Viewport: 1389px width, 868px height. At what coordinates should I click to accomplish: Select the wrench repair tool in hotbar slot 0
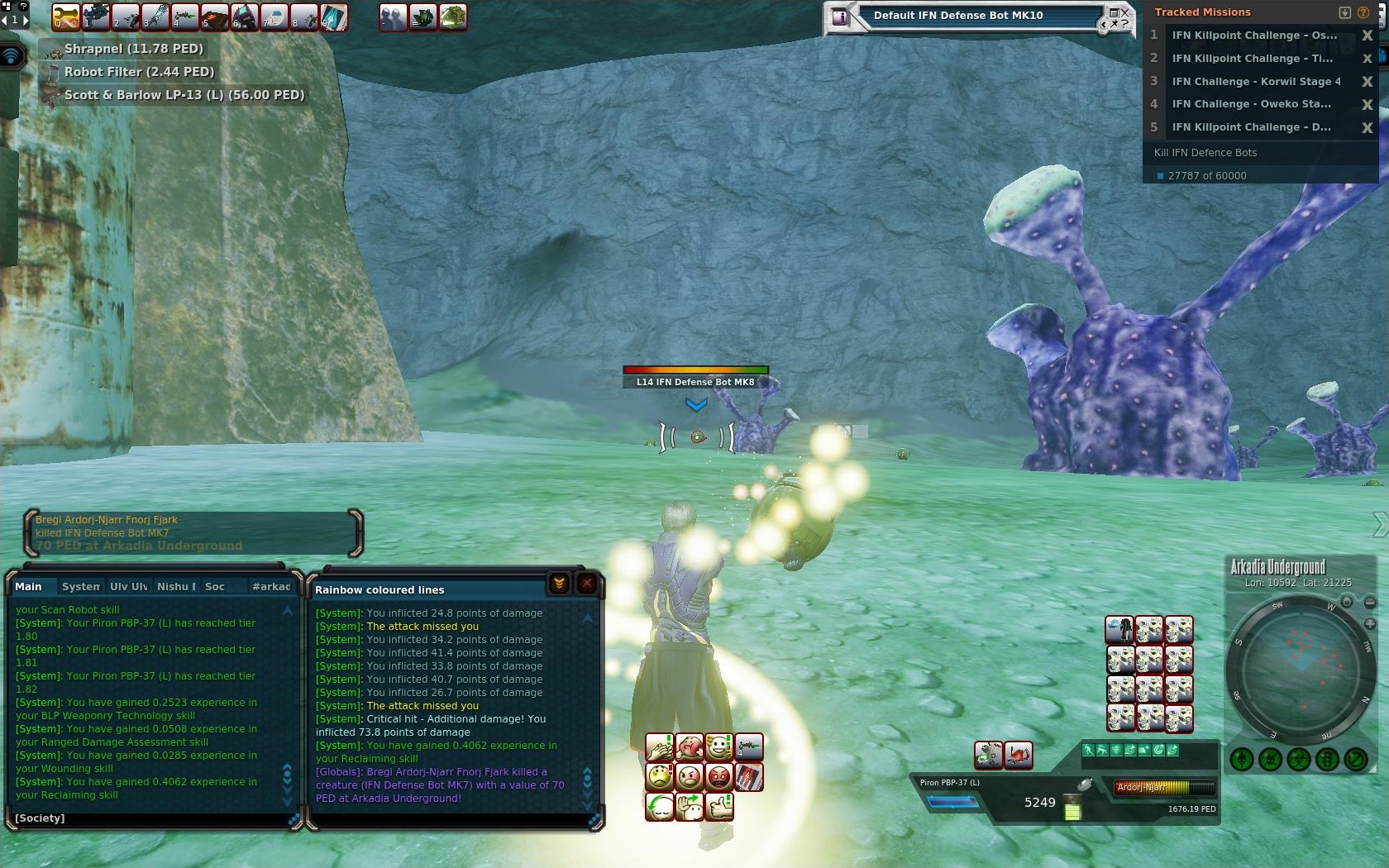65,17
